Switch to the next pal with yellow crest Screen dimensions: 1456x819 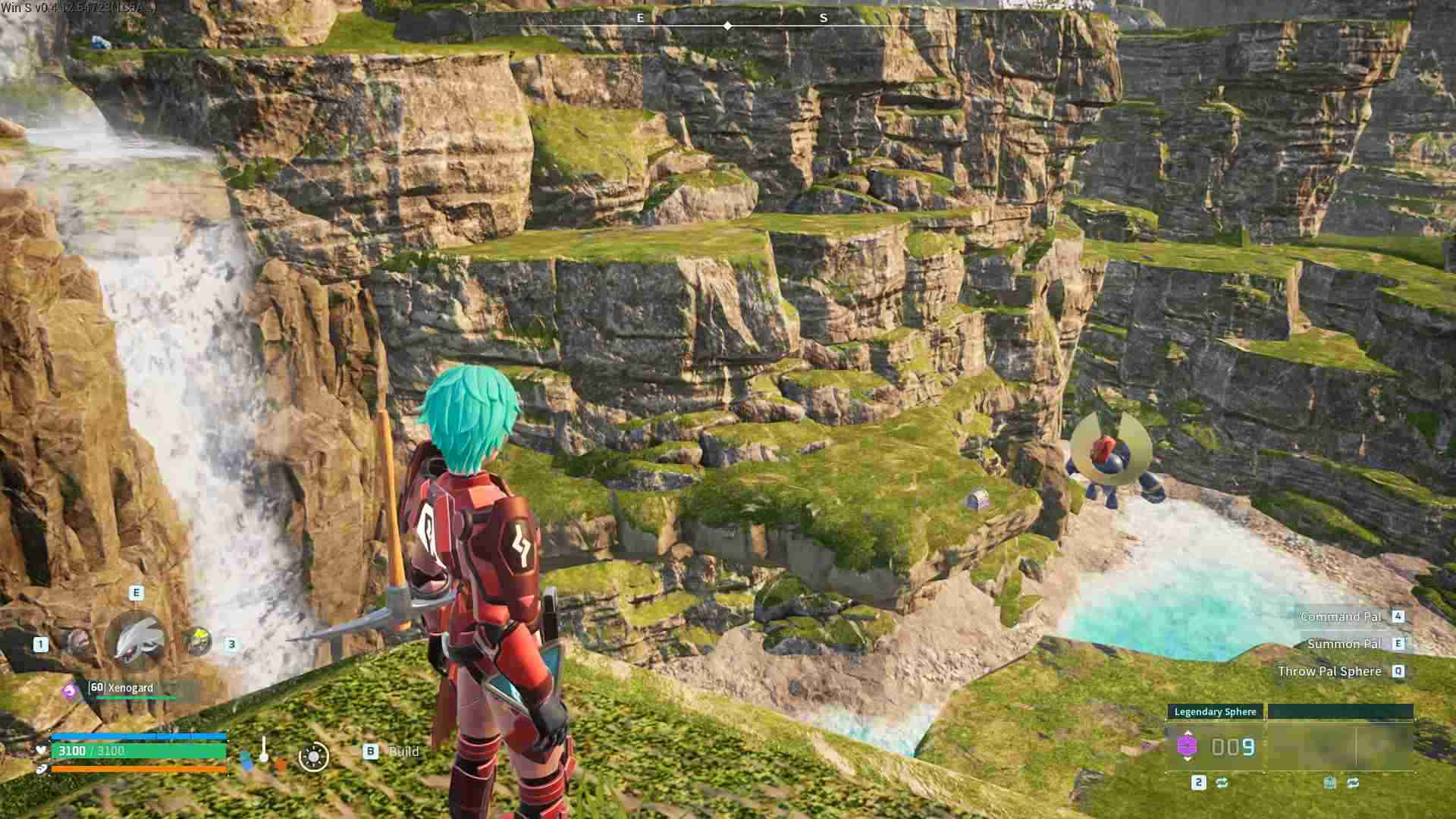coord(198,642)
